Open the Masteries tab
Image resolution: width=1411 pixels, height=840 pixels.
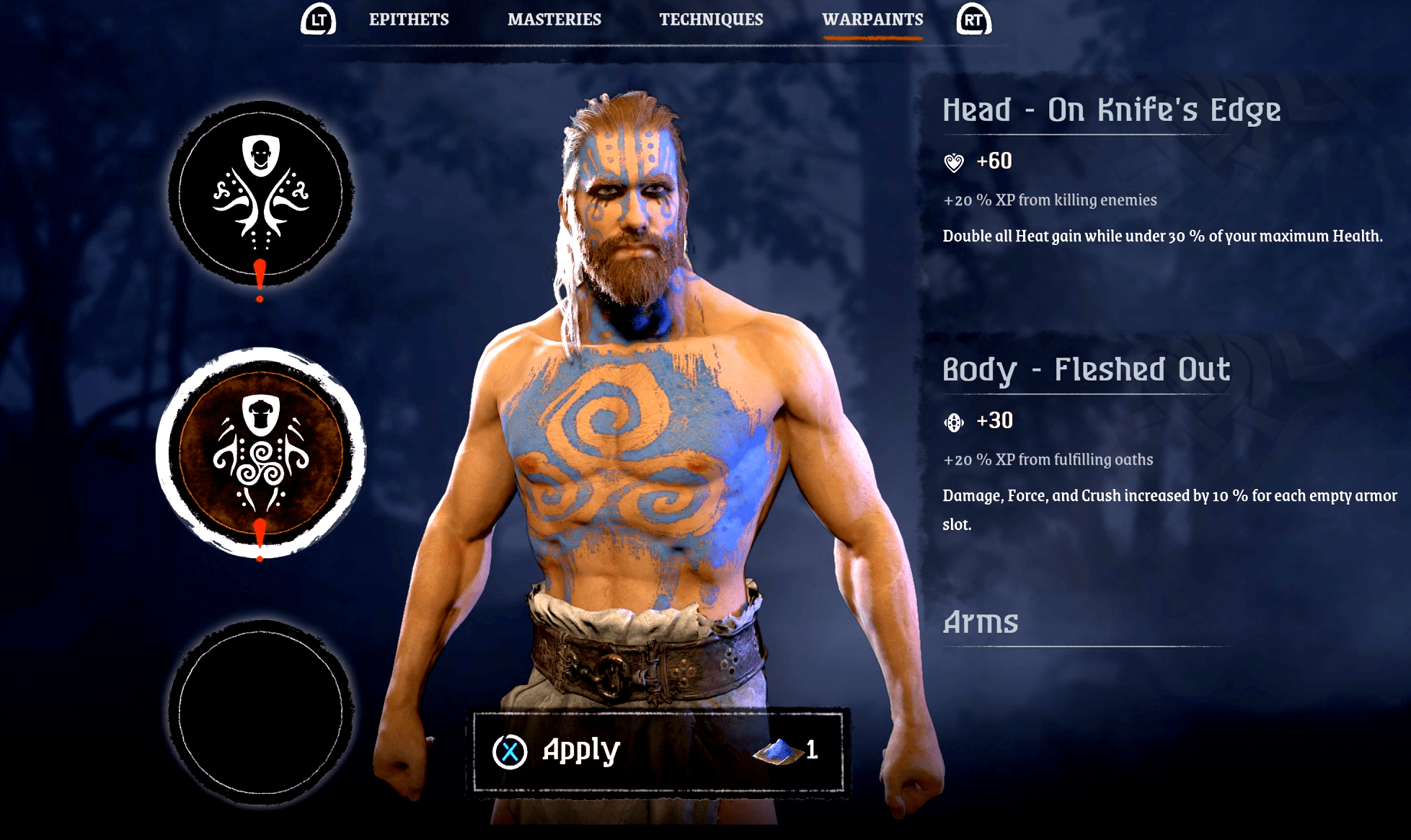(554, 19)
